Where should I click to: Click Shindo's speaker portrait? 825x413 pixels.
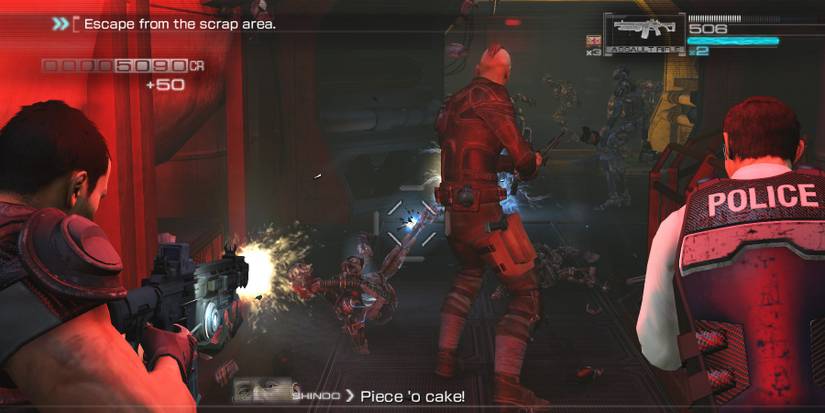[262, 389]
